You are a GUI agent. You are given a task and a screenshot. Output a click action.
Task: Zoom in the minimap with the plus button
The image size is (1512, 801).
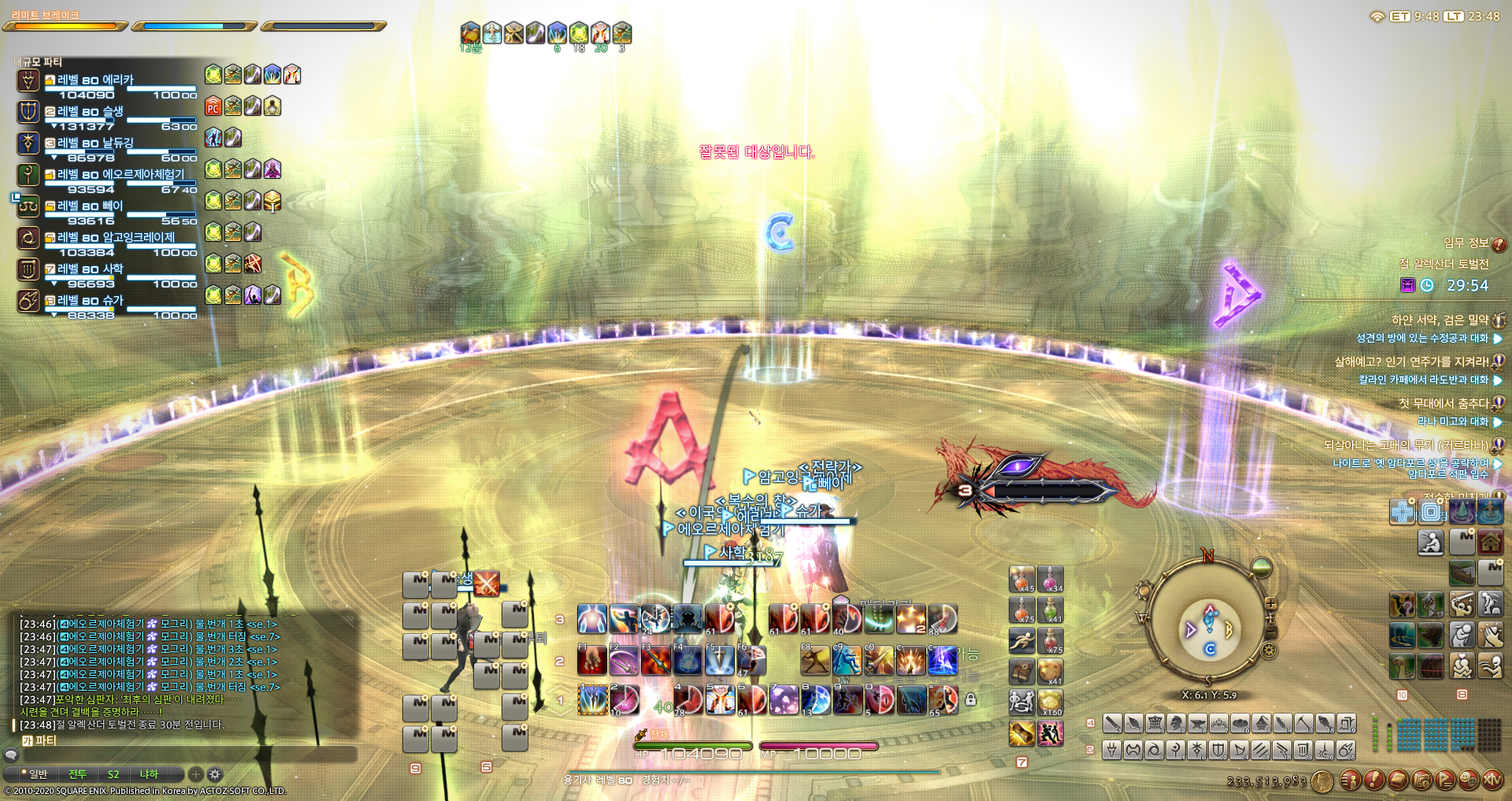[x=1270, y=604]
